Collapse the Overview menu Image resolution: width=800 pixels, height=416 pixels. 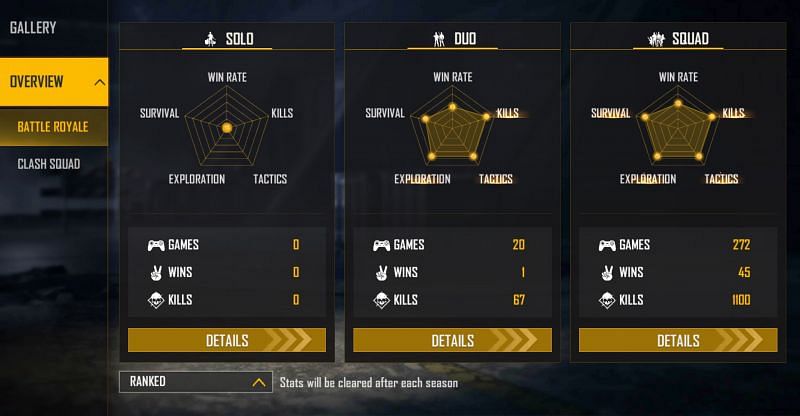(99, 82)
